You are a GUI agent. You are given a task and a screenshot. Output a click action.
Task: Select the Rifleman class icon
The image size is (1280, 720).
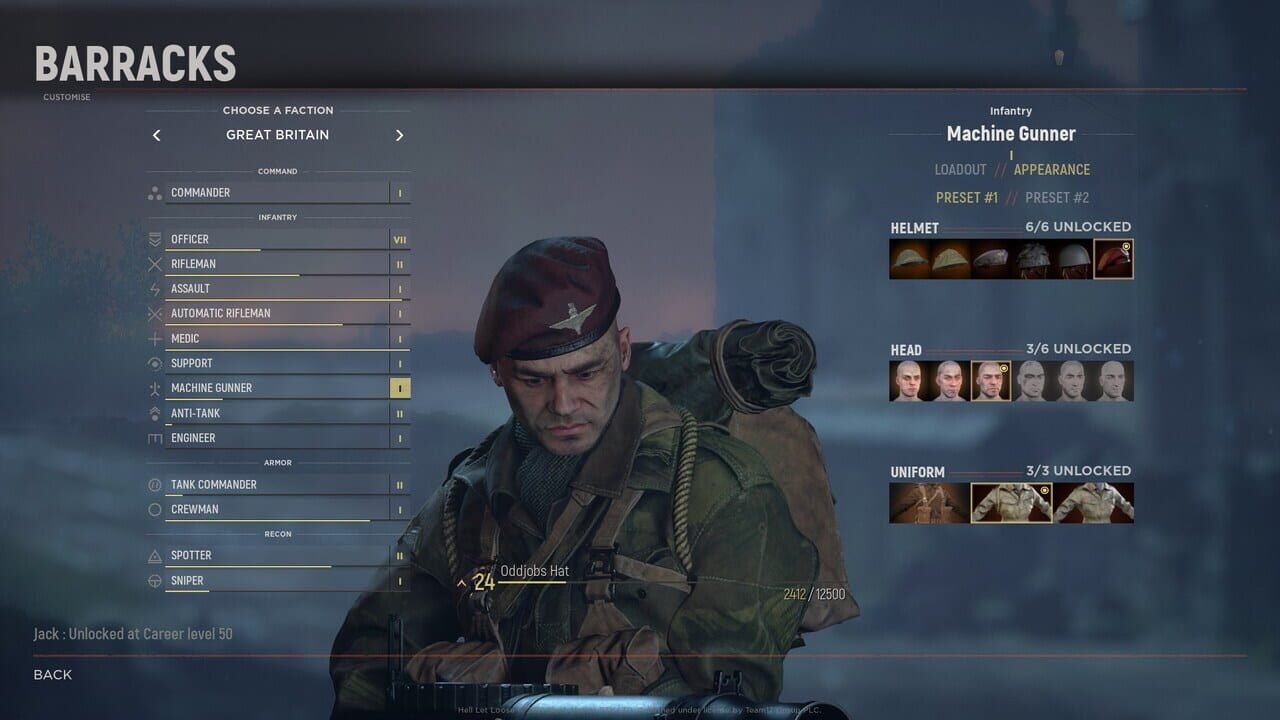coord(153,264)
